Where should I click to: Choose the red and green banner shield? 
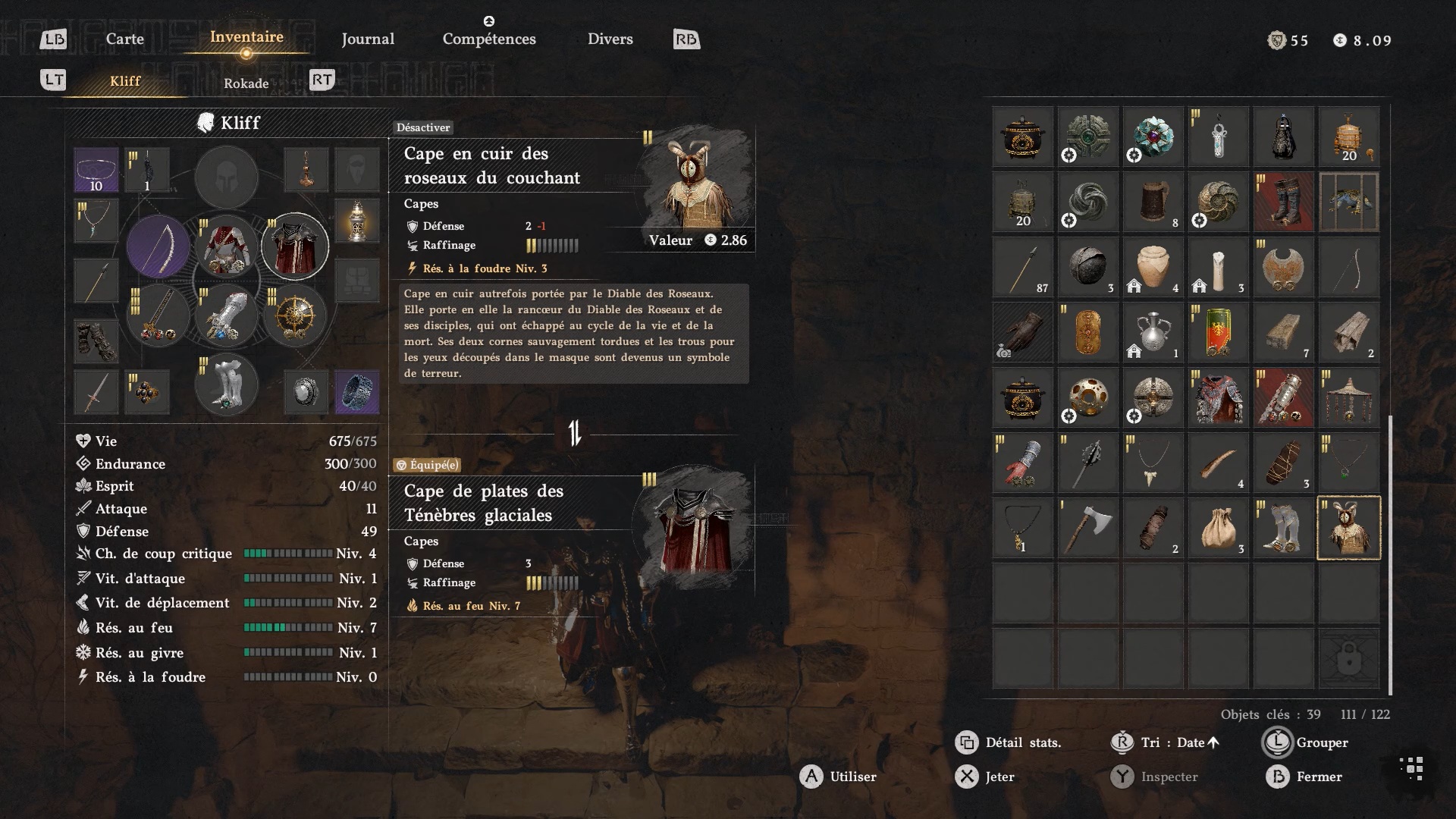pos(1218,333)
